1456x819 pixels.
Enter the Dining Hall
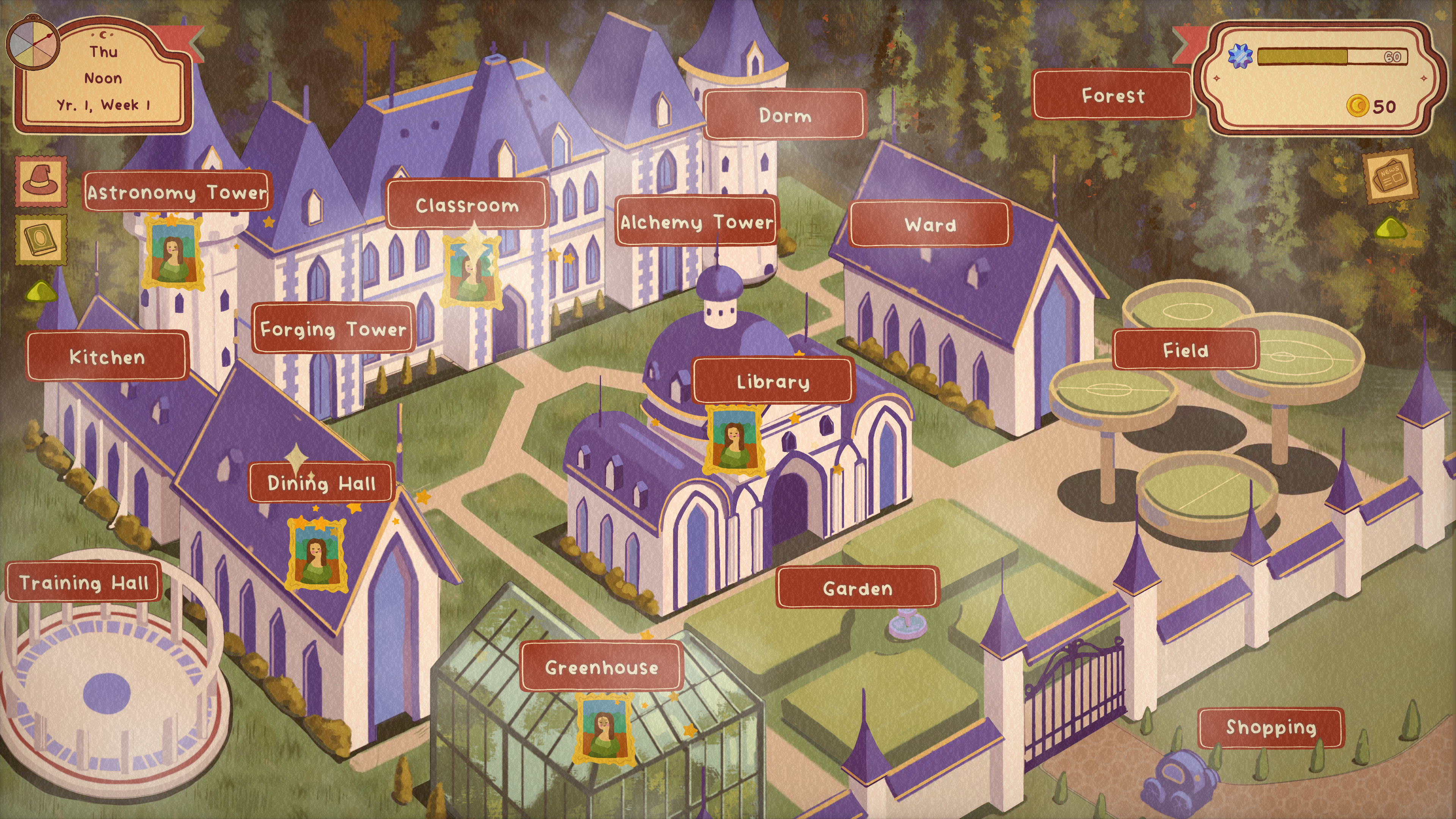pyautogui.click(x=321, y=483)
